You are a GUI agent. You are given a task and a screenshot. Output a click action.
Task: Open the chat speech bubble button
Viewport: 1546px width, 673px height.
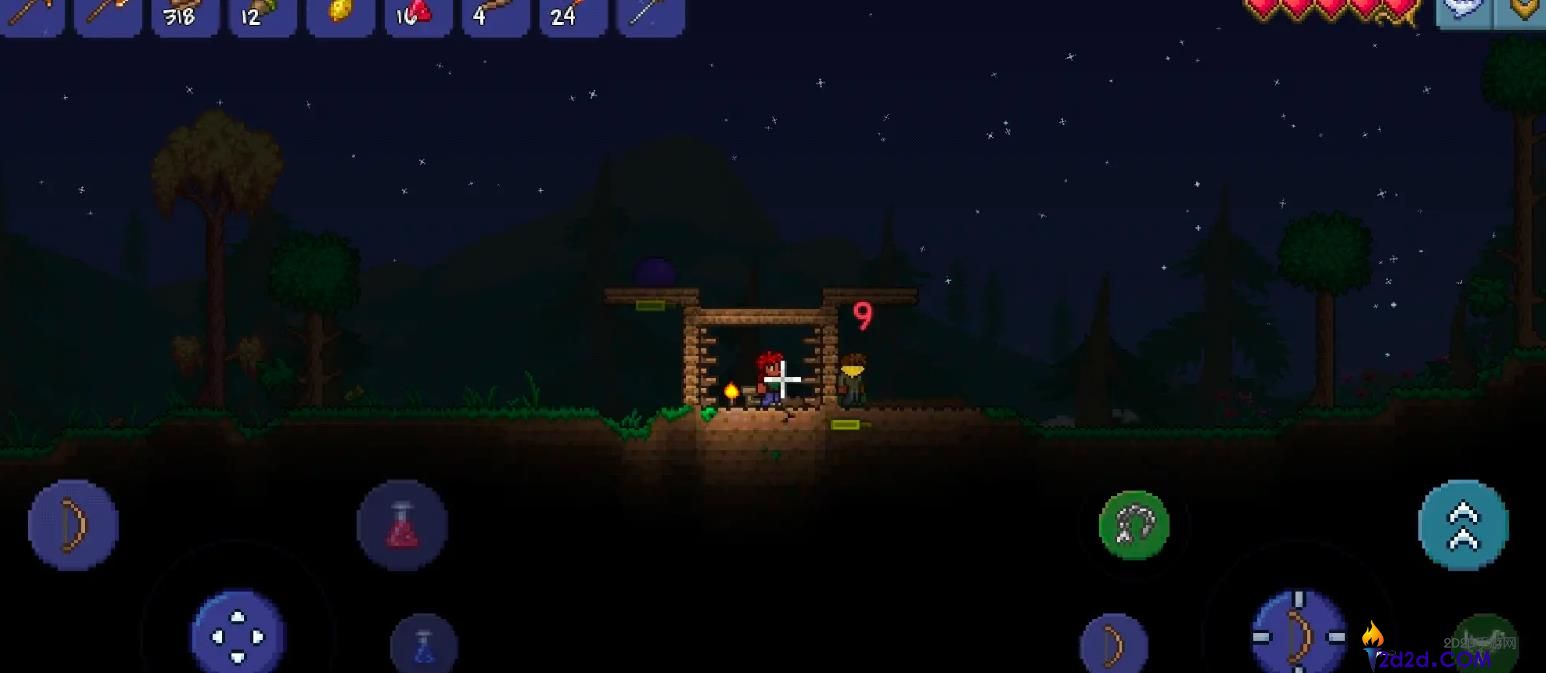[1464, 10]
